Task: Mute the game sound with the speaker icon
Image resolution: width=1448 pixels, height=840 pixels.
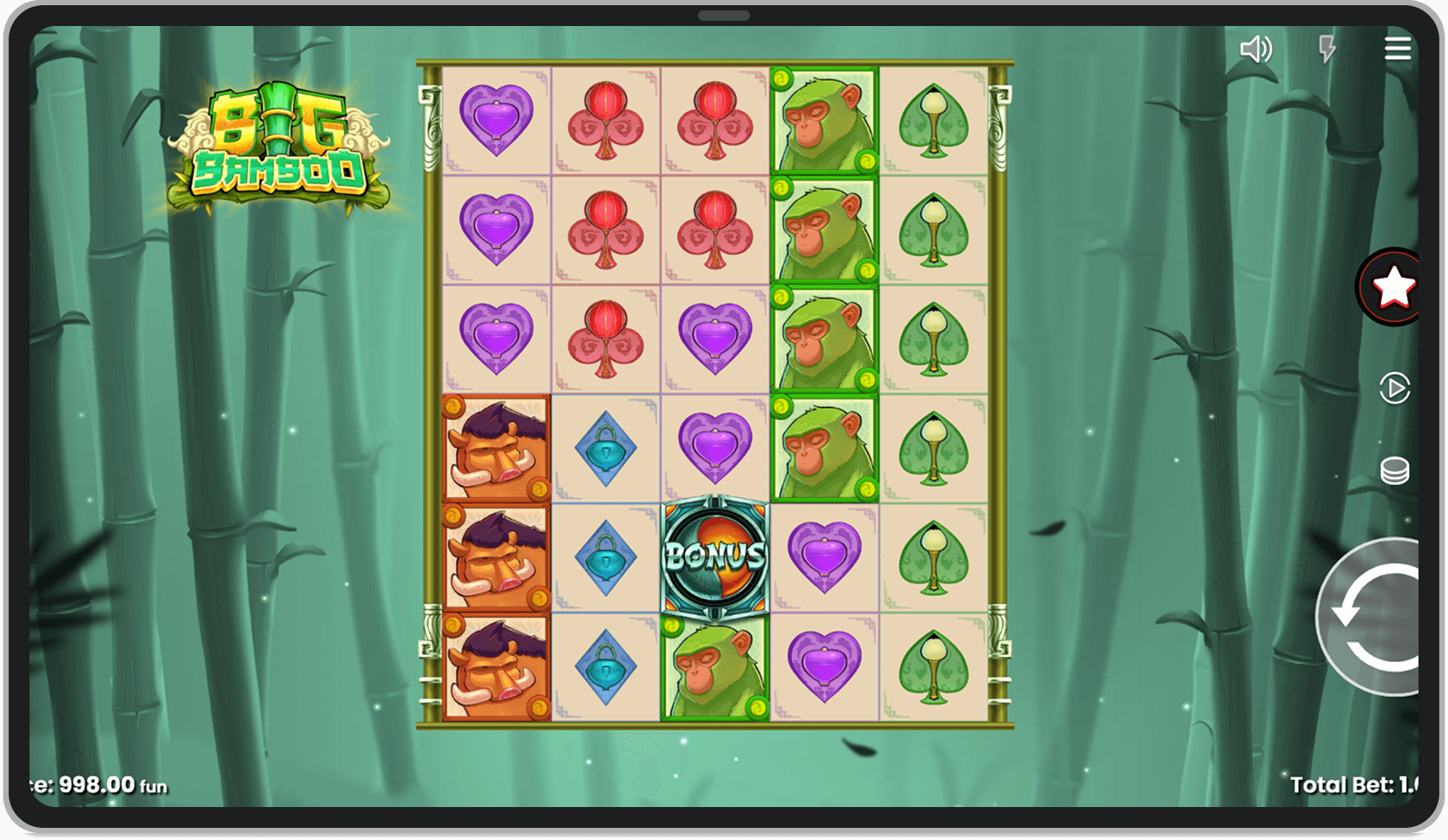Action: pyautogui.click(x=1255, y=49)
